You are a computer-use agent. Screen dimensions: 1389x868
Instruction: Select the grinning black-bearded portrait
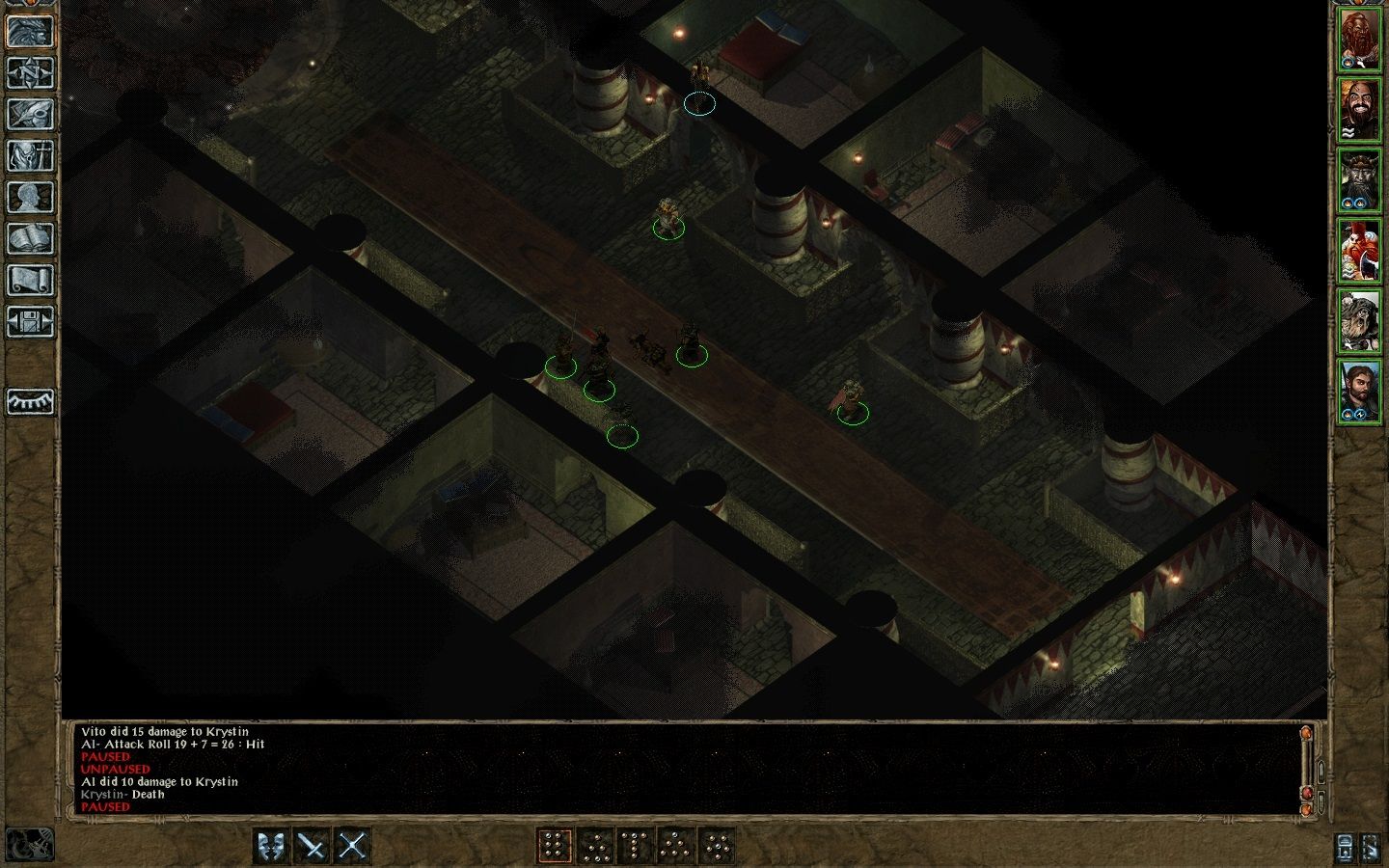point(1359,109)
